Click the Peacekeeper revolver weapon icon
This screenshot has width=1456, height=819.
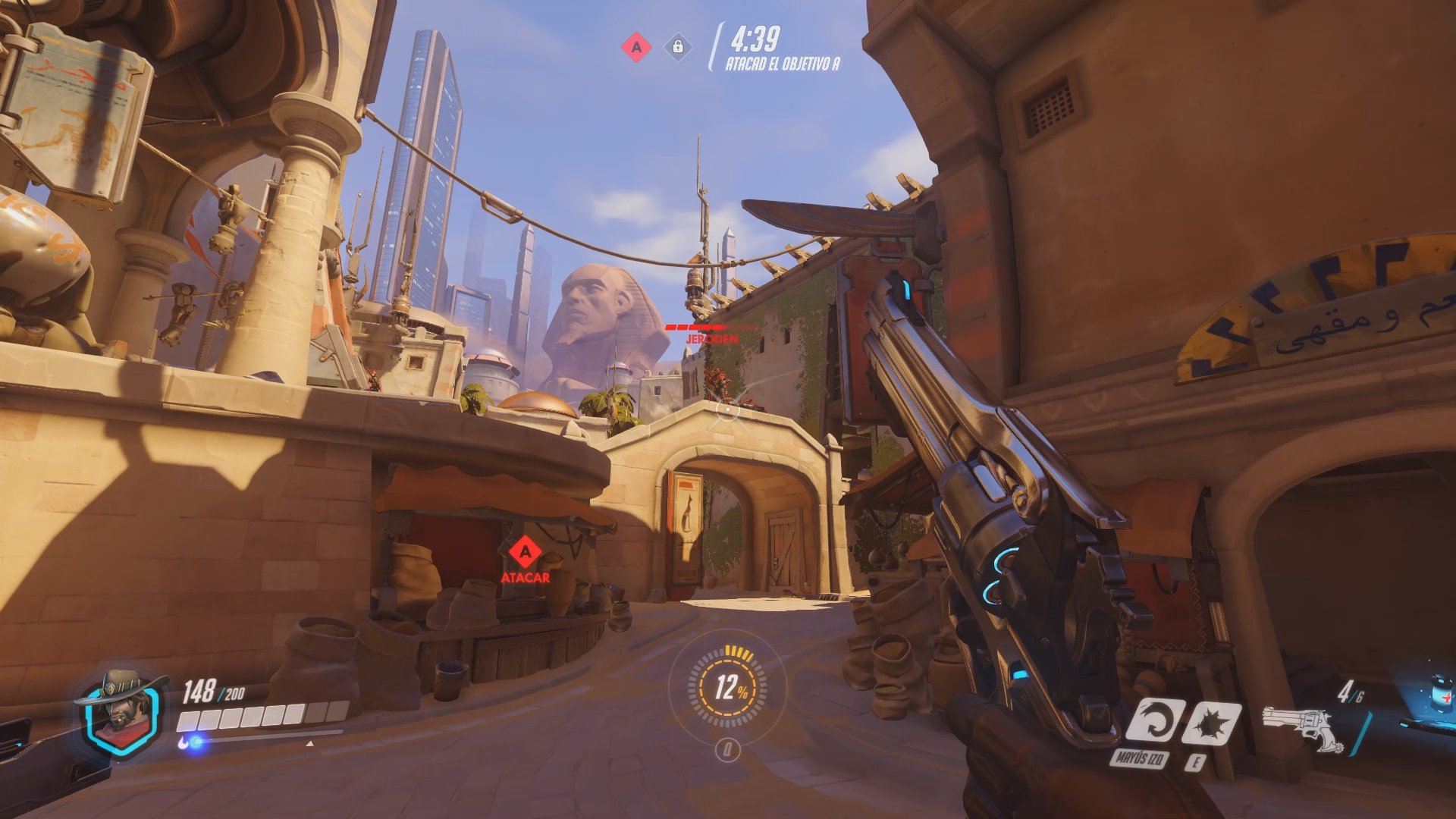1299,726
